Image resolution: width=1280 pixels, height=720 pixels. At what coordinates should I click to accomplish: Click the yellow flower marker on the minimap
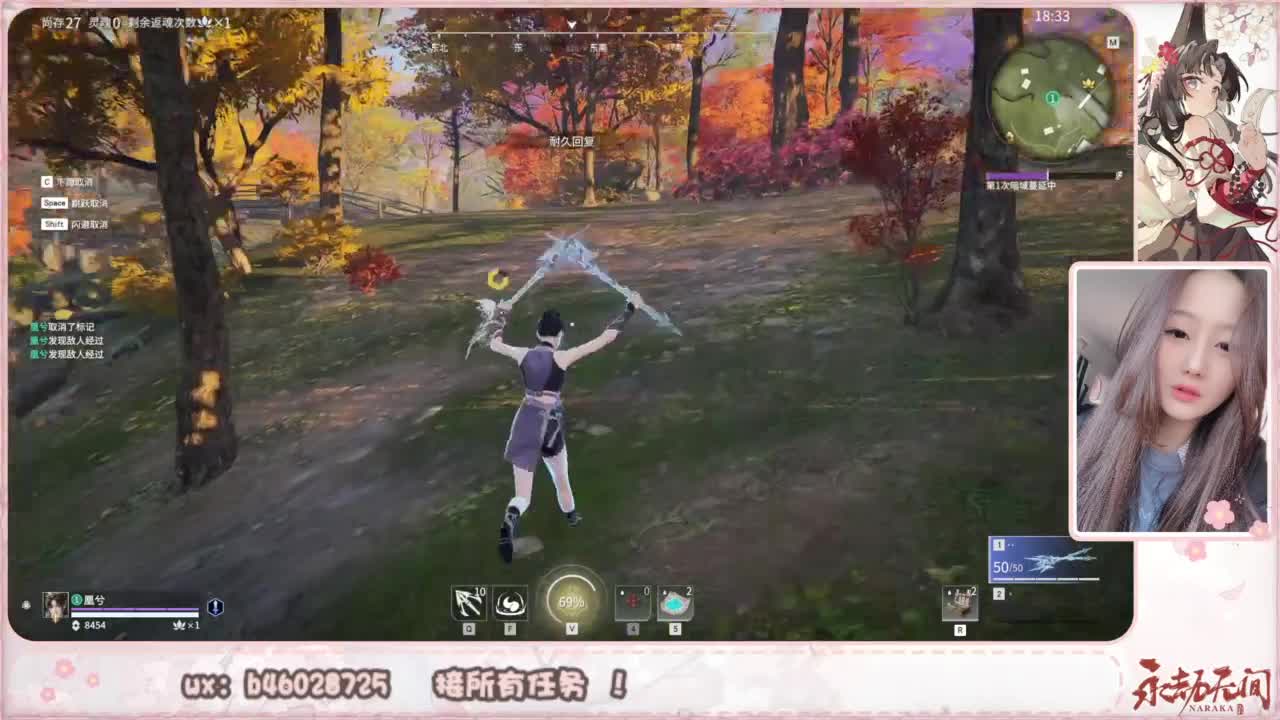click(1088, 82)
